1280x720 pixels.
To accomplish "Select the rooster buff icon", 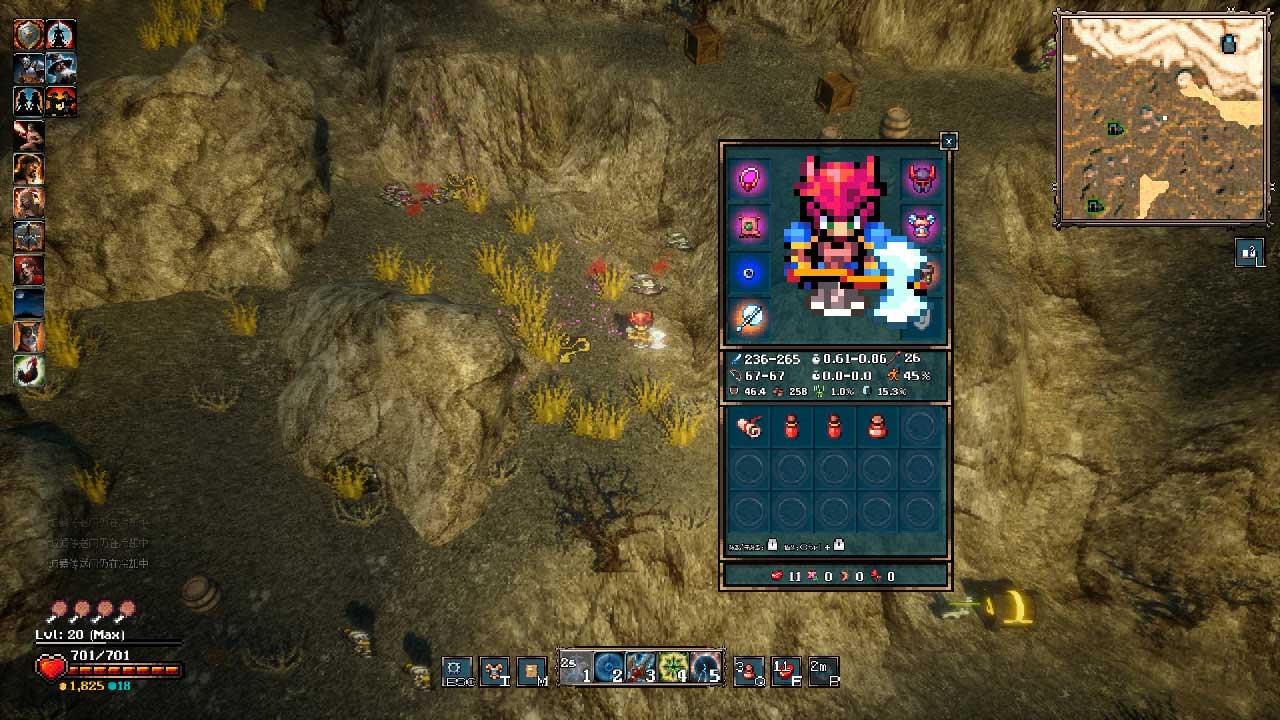I will pyautogui.click(x=29, y=371).
